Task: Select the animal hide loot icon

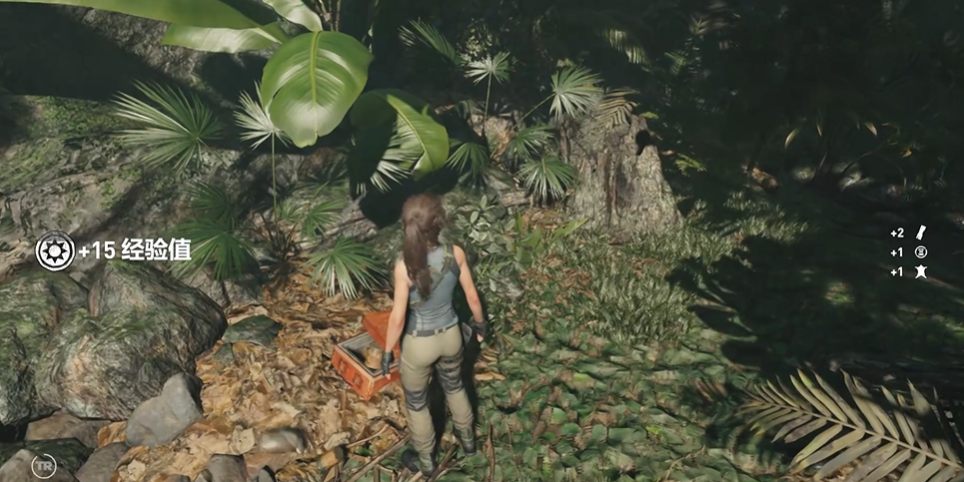Action: (x=921, y=272)
